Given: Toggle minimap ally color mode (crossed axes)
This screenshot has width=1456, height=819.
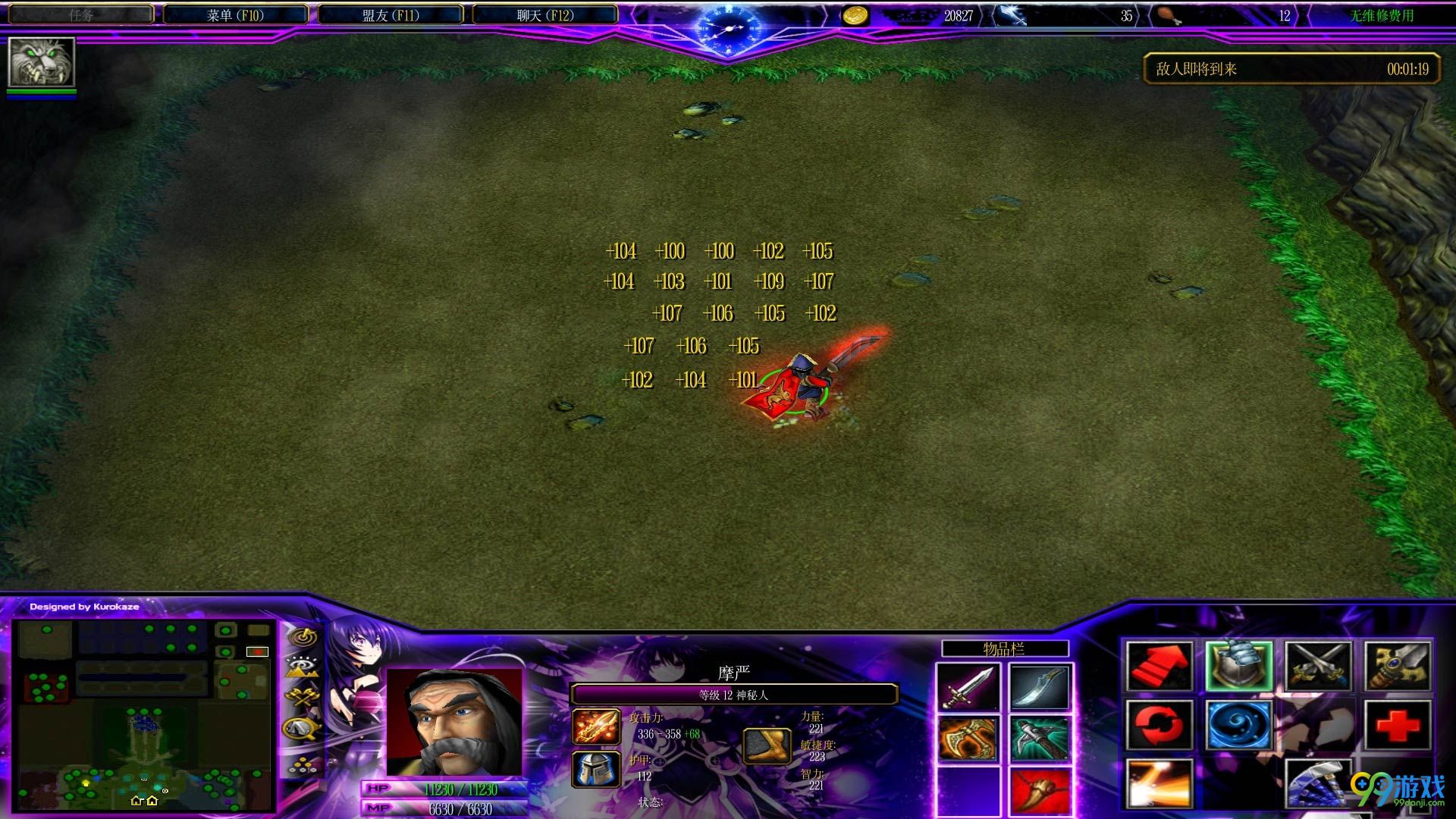Looking at the screenshot, I should (303, 698).
